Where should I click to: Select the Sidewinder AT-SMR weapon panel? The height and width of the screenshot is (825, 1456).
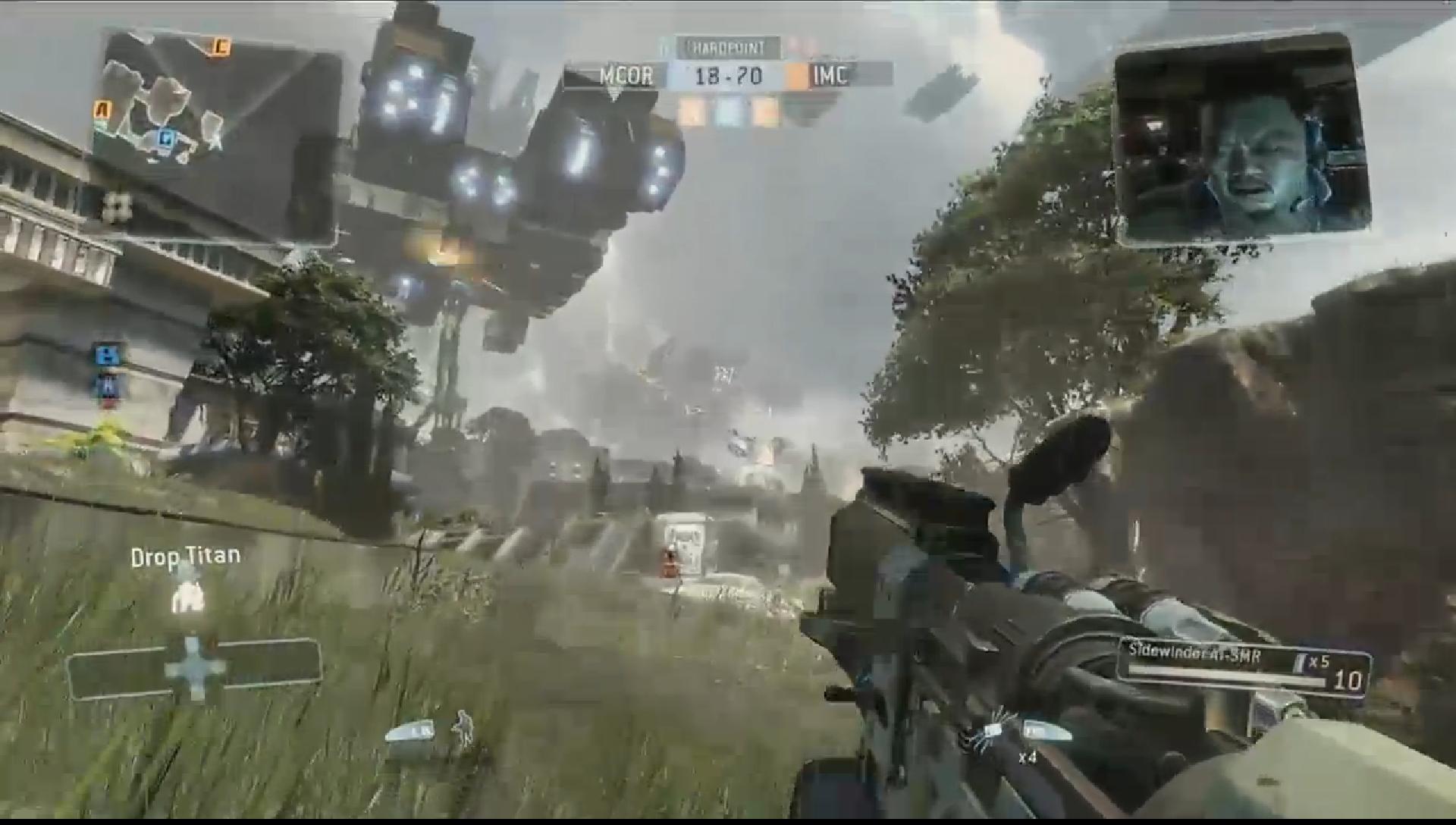click(1244, 669)
